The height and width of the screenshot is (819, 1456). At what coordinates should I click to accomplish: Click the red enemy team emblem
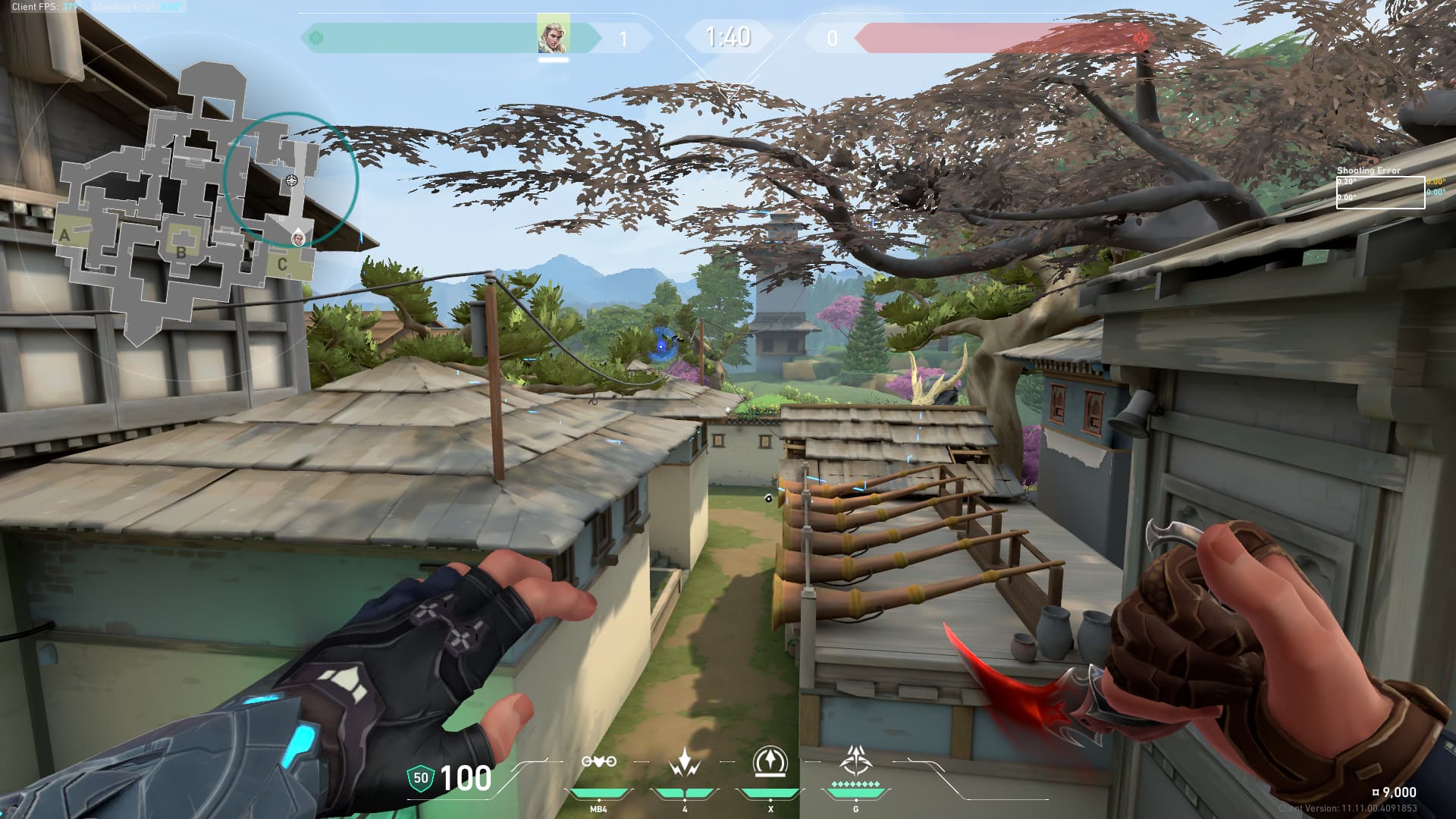[1140, 37]
